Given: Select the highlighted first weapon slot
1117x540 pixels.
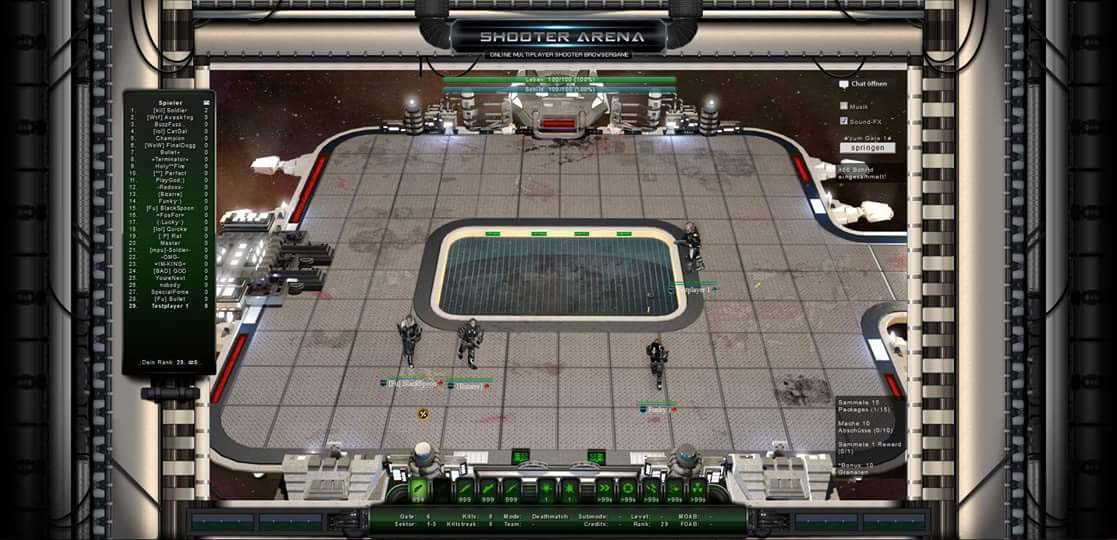Looking at the screenshot, I should (x=419, y=489).
